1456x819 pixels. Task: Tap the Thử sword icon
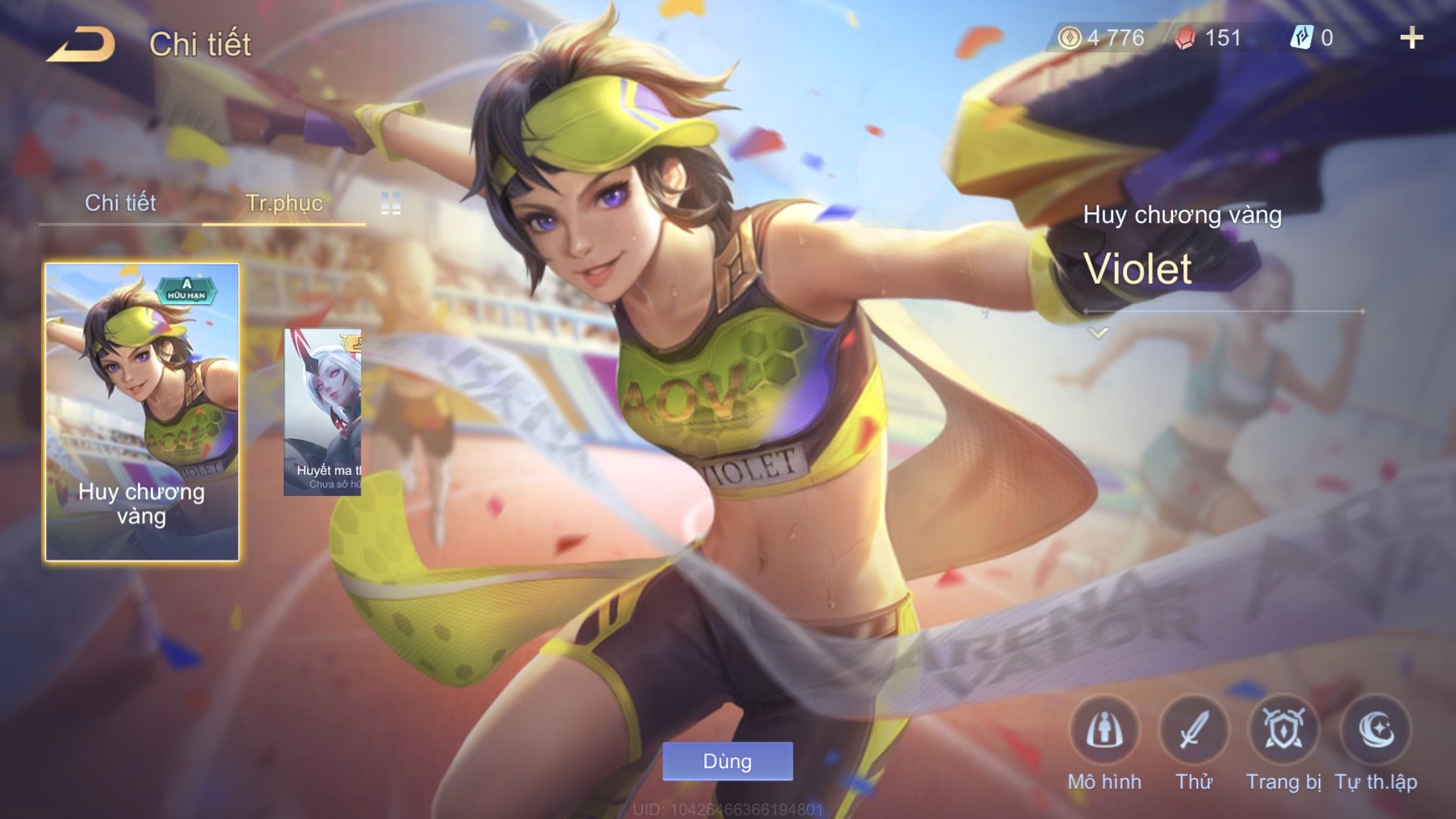pyautogui.click(x=1194, y=731)
